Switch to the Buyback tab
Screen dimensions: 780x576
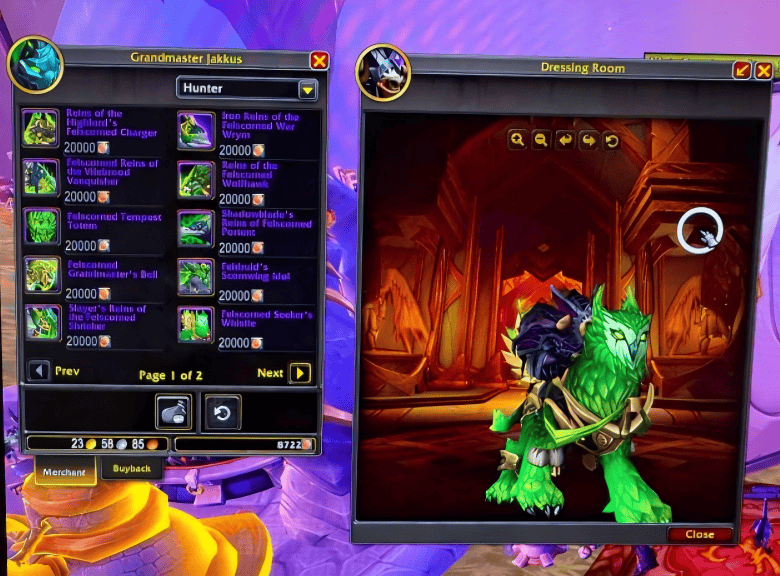click(x=131, y=468)
